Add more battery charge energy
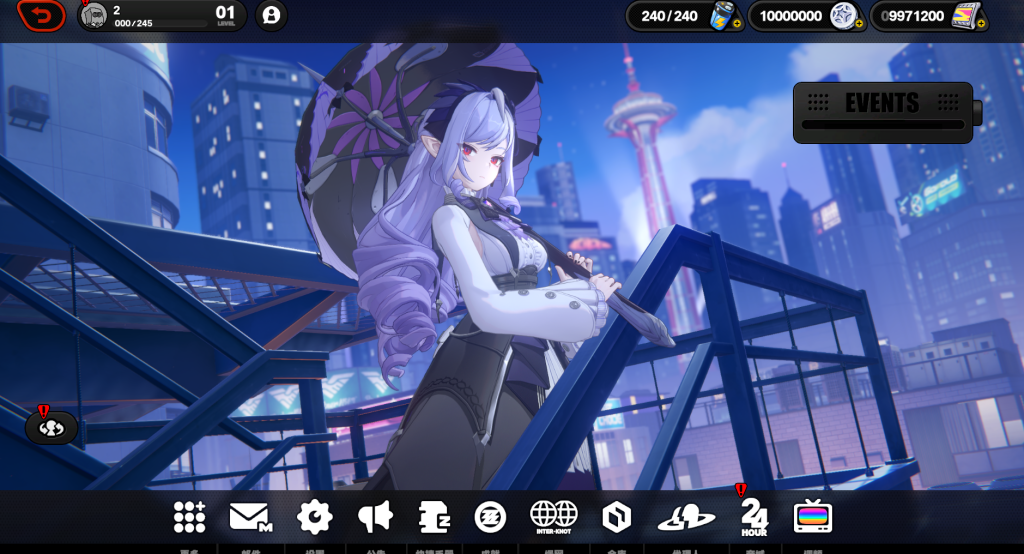1024x554 pixels. [x=737, y=23]
